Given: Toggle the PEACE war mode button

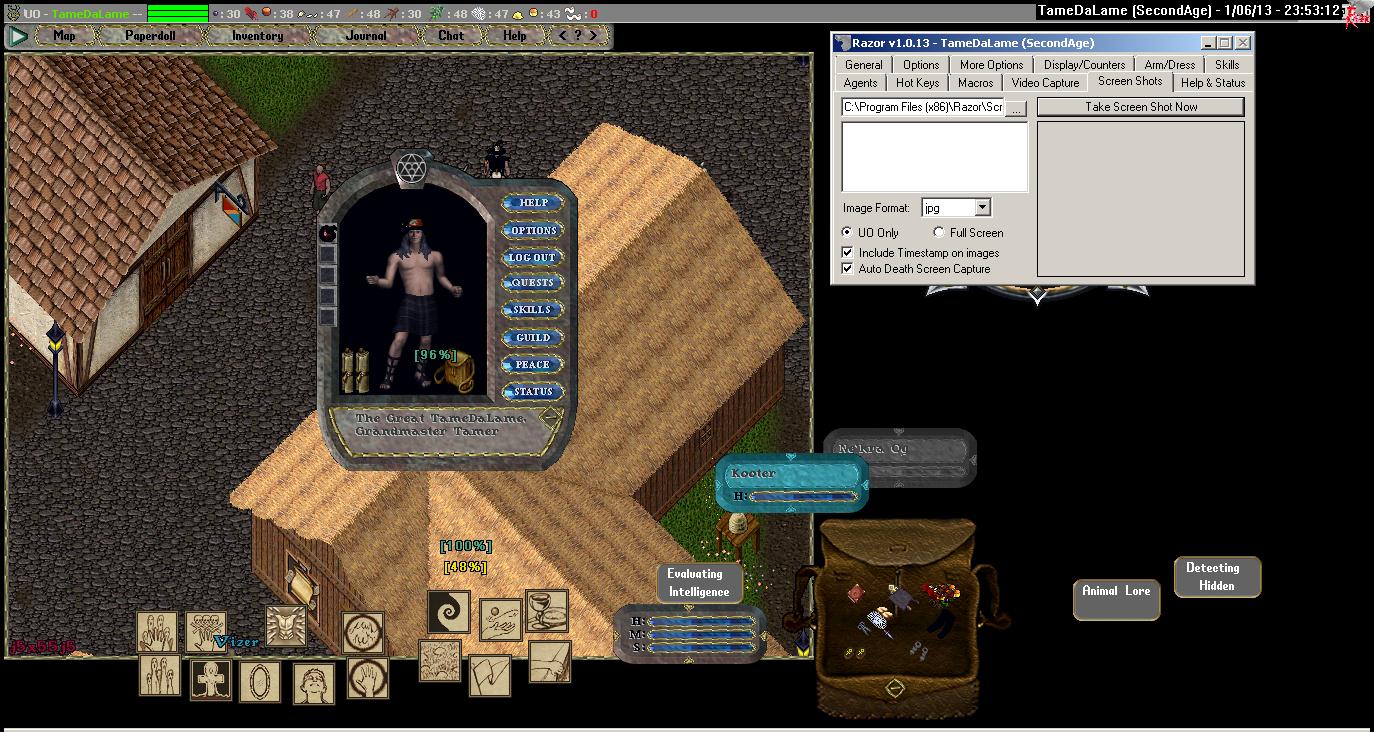Looking at the screenshot, I should pos(533,364).
